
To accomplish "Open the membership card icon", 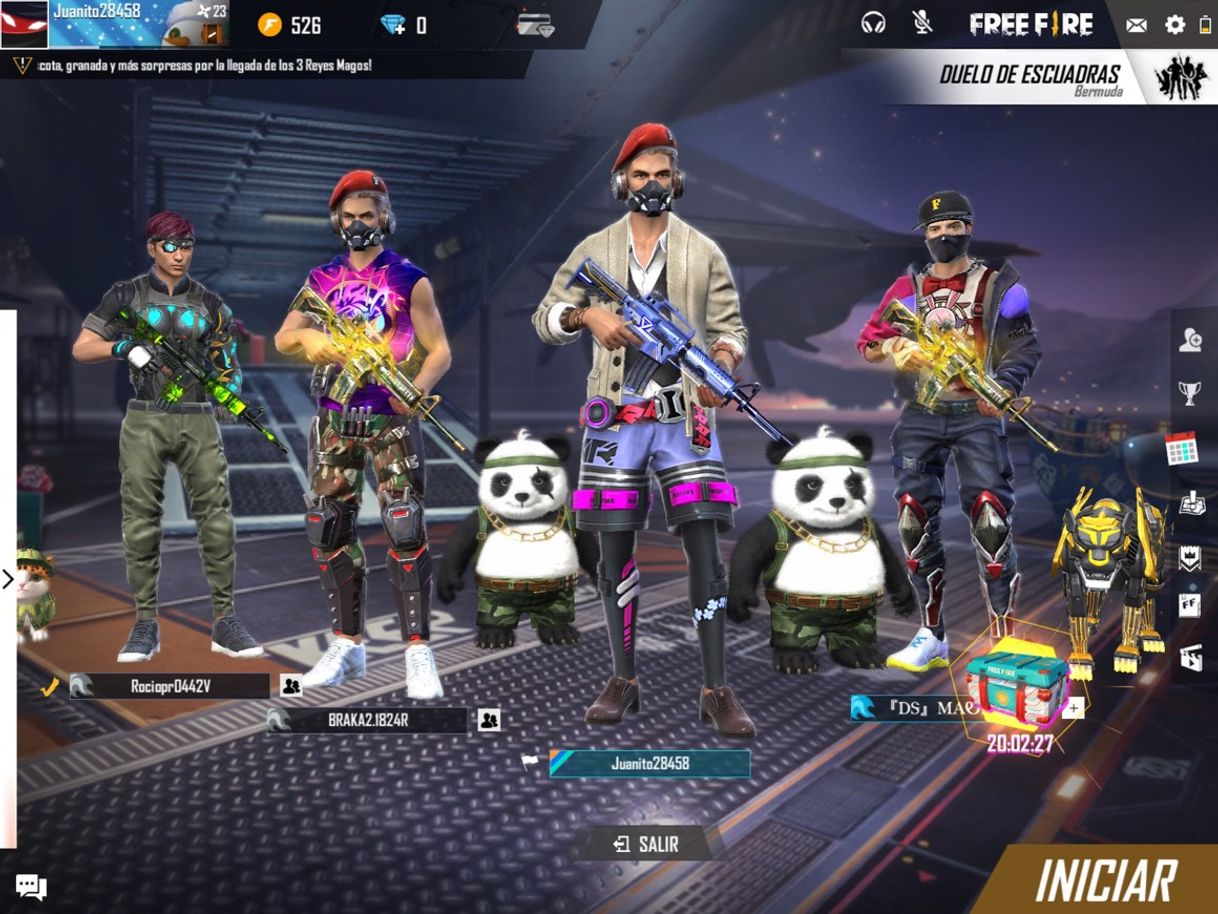I will pos(535,25).
